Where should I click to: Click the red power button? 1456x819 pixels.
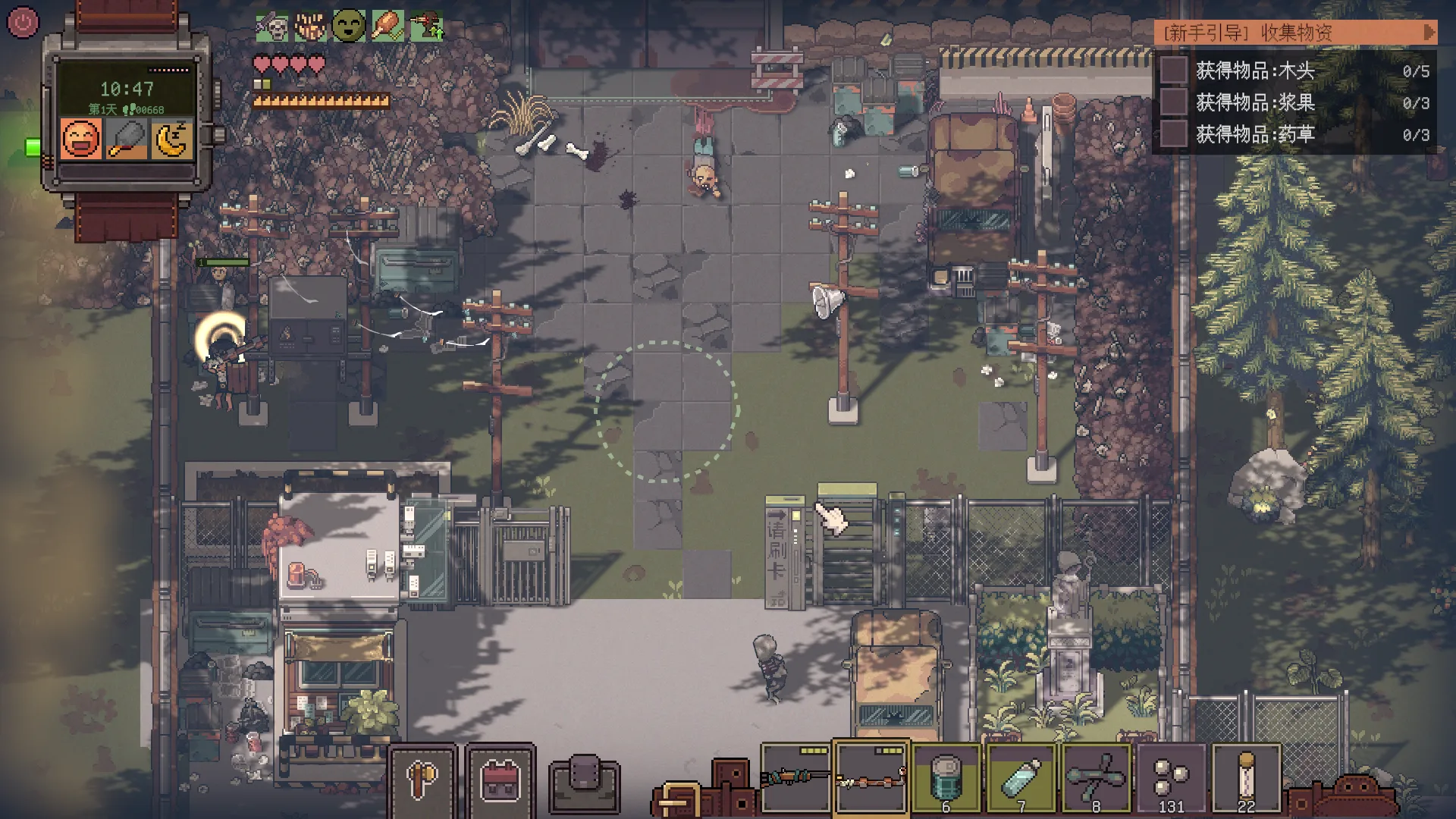tap(23, 23)
